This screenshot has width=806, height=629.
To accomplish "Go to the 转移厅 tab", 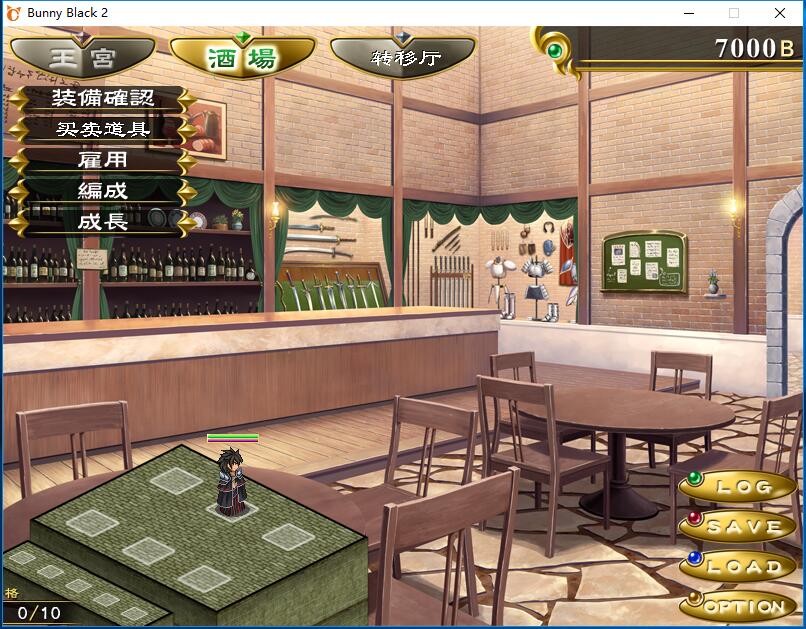I will point(403,57).
